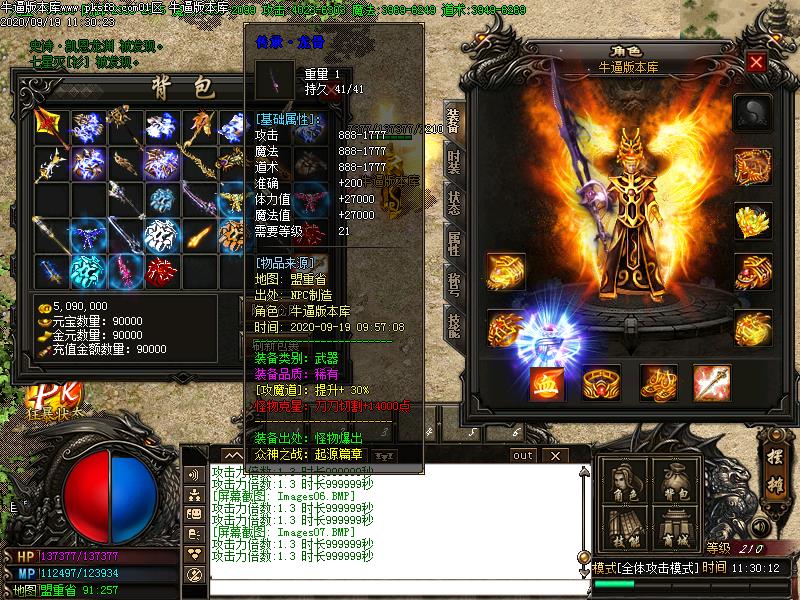Choose the equipped golden boots slot
Screen dimensions: 800x600
coord(657,383)
